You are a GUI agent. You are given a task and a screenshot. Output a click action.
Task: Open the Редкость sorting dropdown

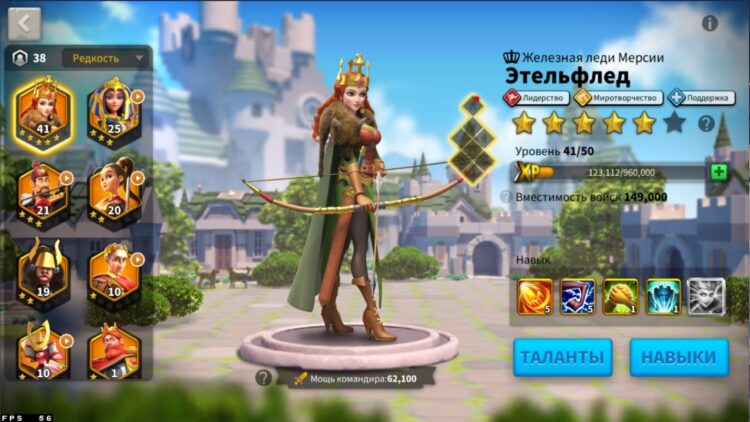[x=106, y=58]
